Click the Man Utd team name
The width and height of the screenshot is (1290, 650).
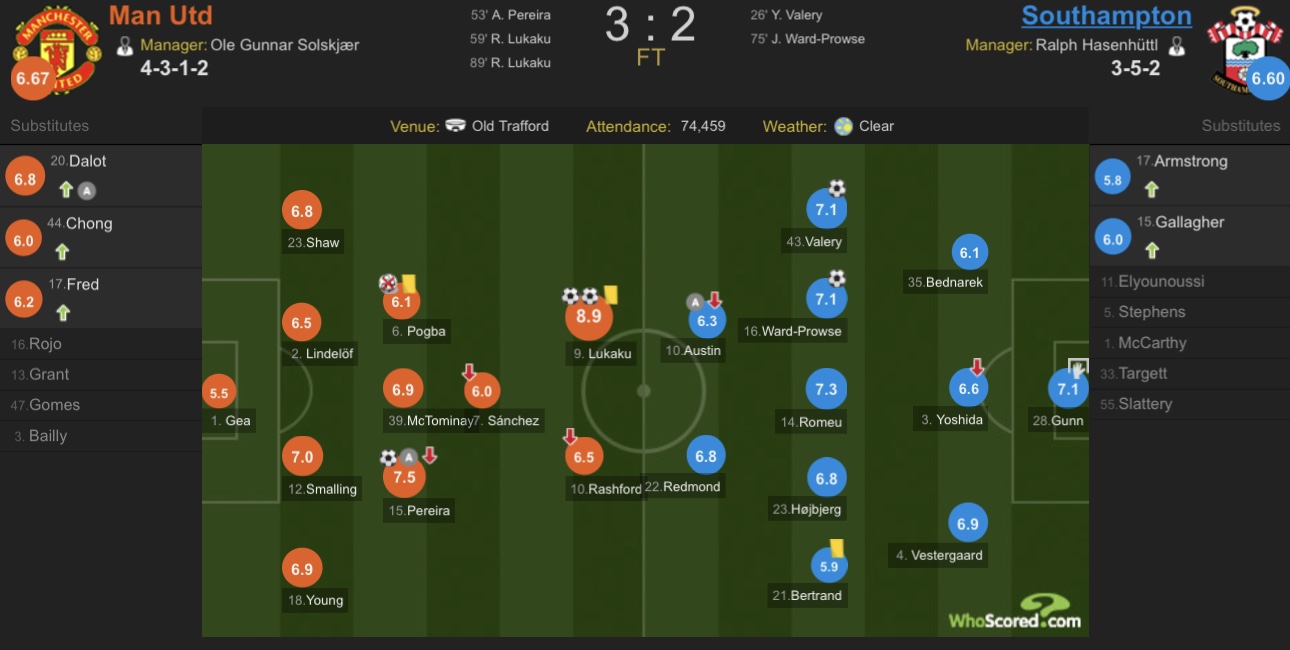[x=160, y=16]
